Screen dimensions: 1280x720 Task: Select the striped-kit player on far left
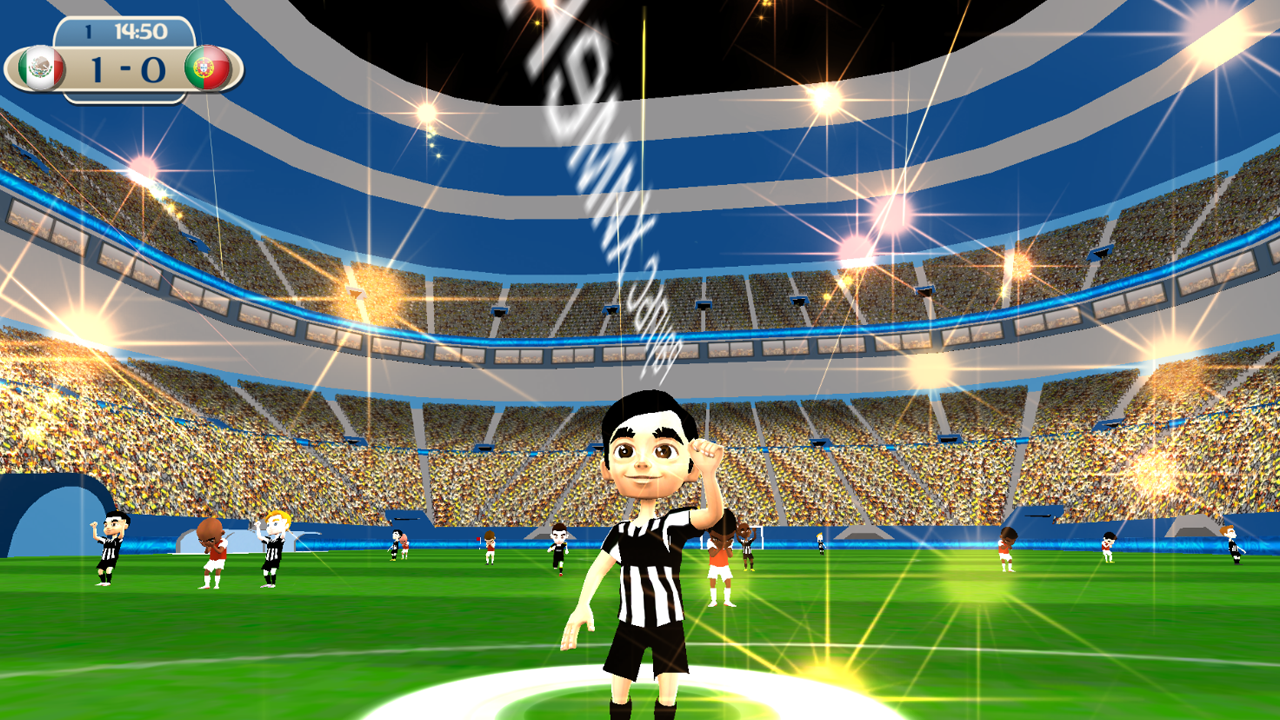point(112,550)
